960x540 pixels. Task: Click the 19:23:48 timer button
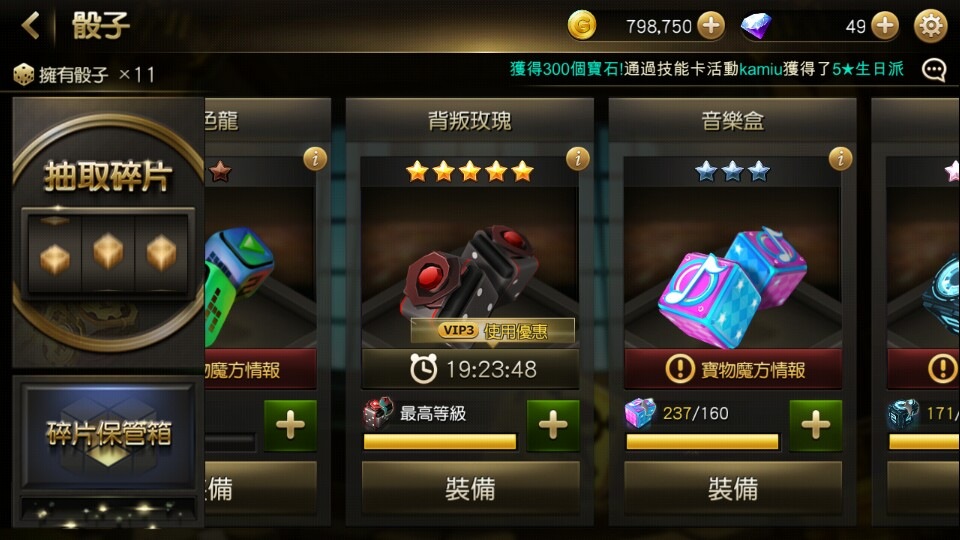(471, 369)
